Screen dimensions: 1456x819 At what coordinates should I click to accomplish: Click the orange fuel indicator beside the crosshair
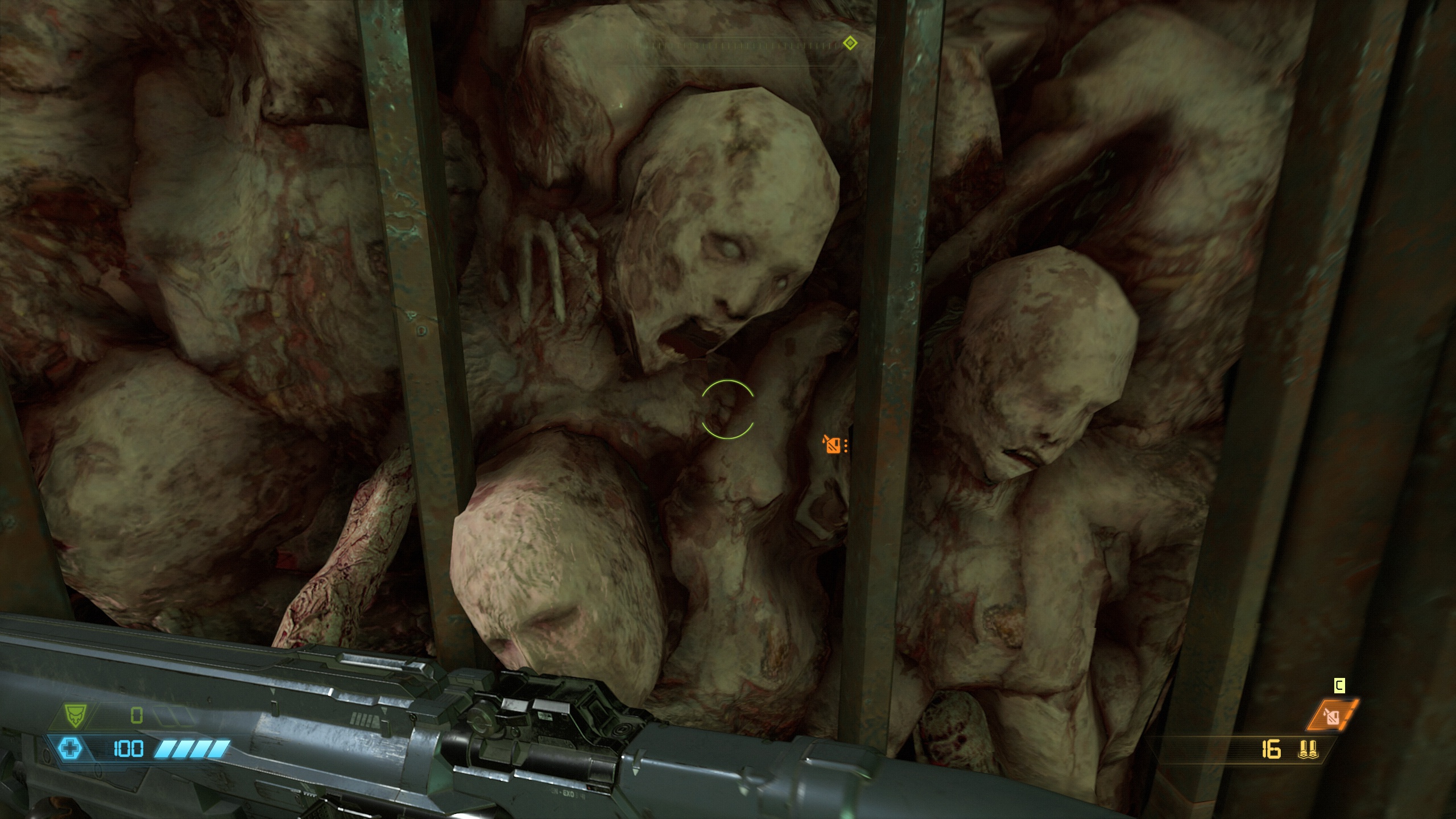pos(833,444)
